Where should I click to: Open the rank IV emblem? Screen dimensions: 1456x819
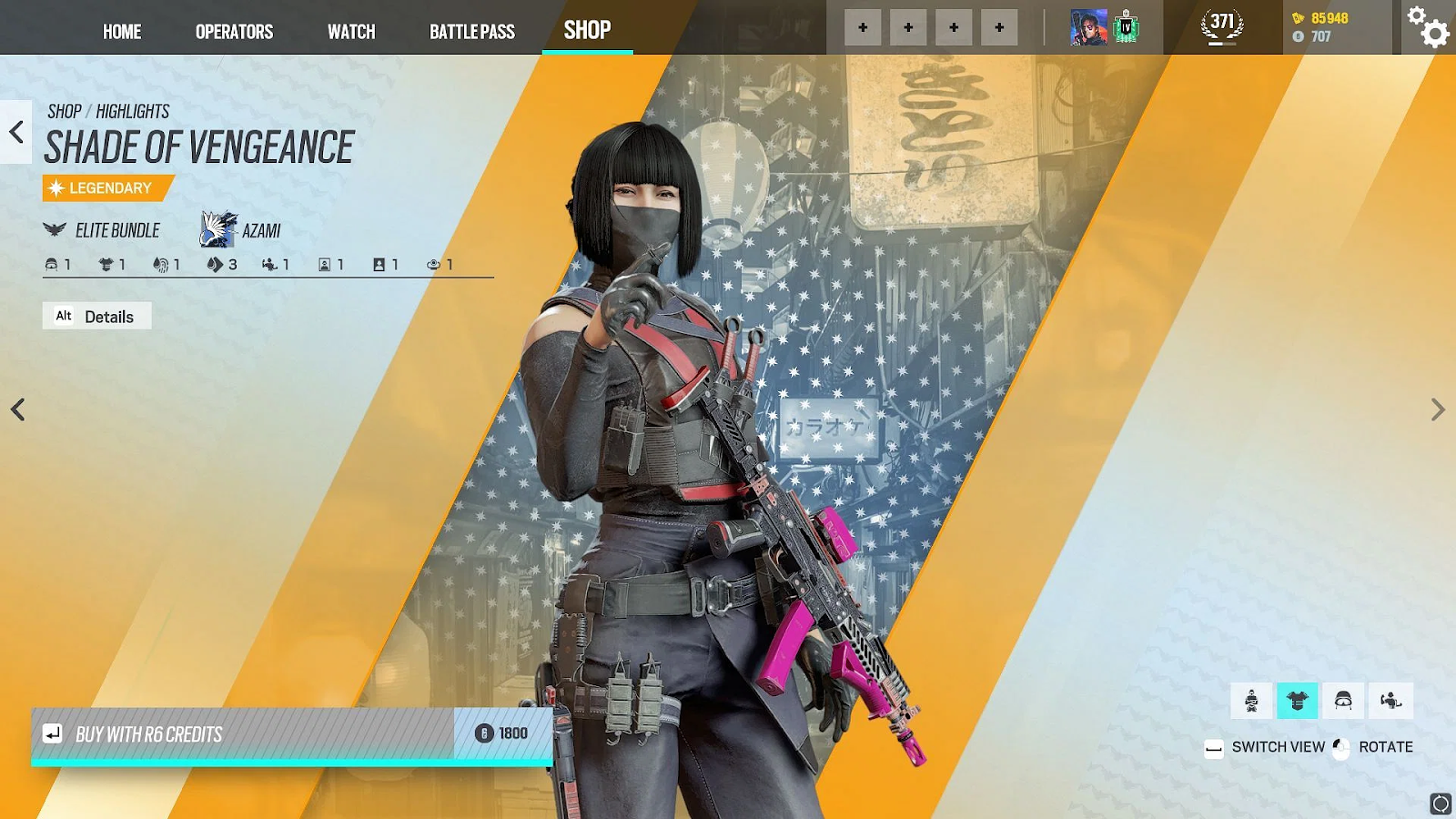[1127, 27]
